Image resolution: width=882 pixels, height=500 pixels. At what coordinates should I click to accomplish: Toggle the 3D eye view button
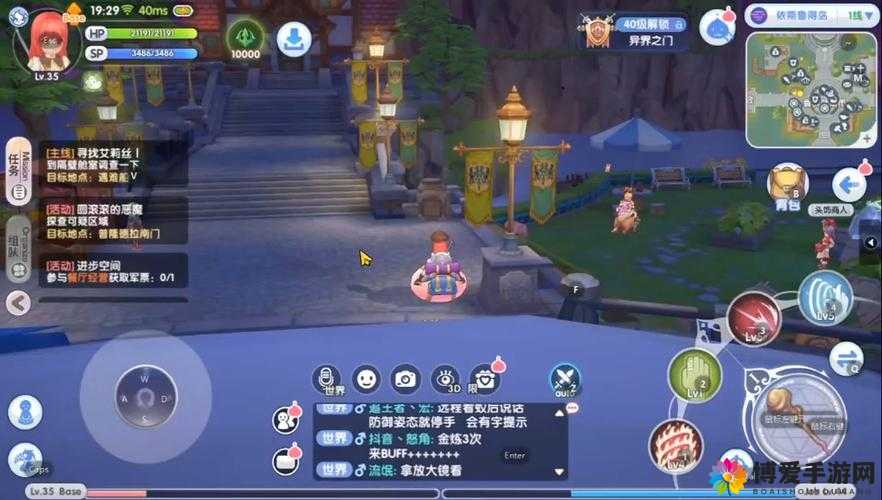click(444, 379)
